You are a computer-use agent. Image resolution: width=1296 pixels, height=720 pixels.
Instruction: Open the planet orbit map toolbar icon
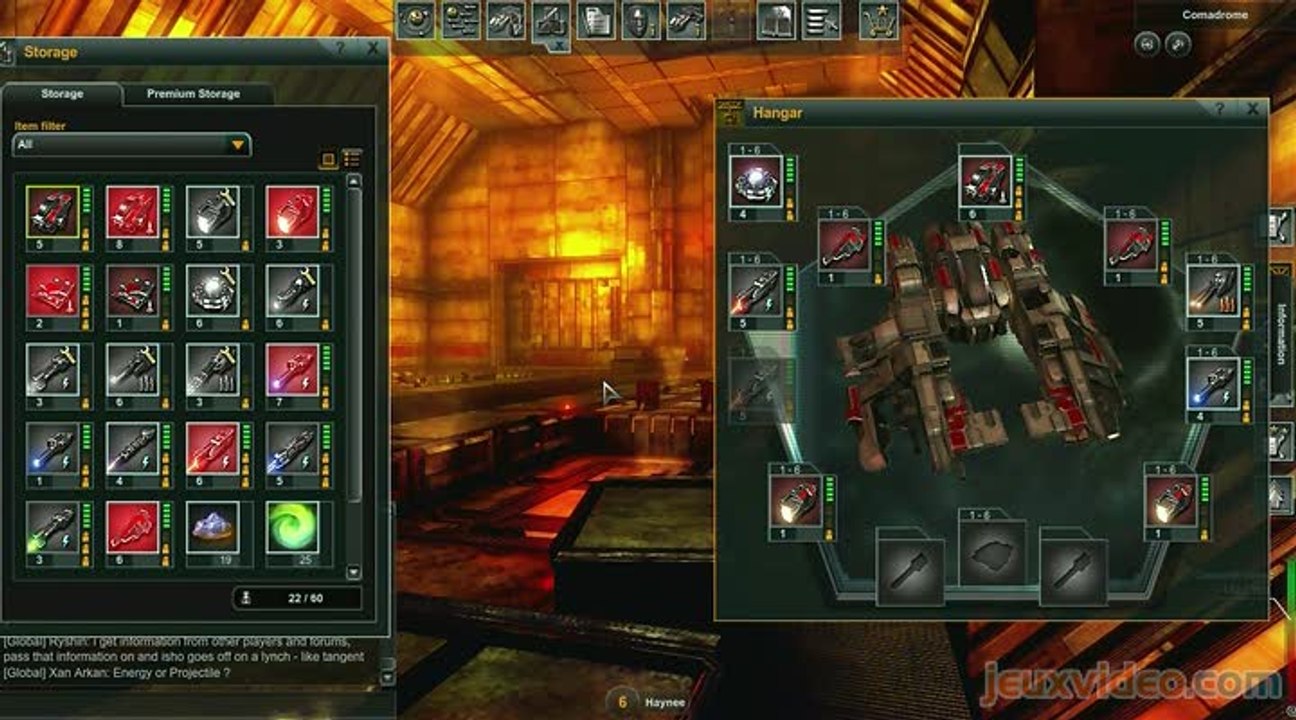click(416, 20)
